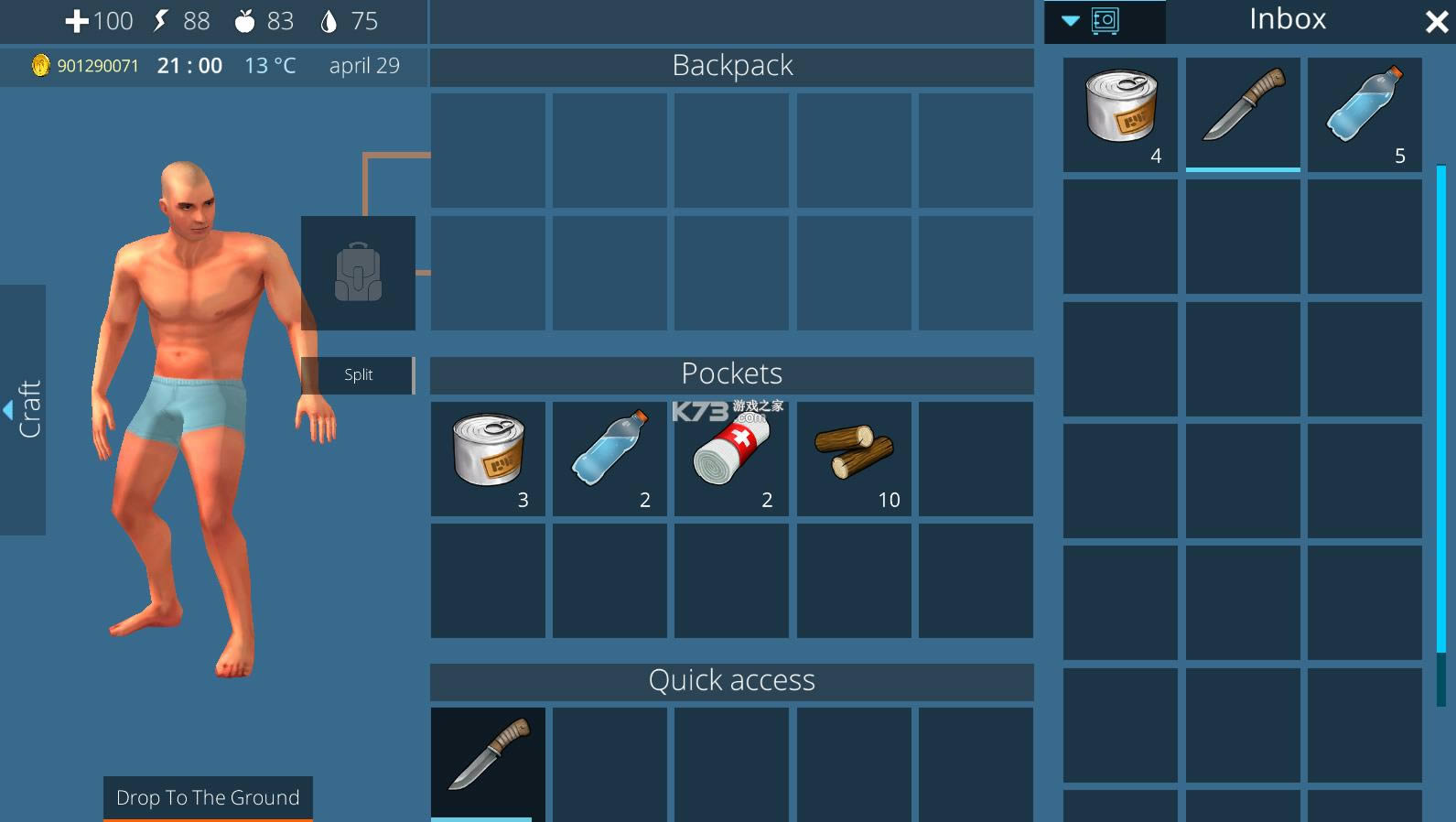Open the Craft side panel
Image resolution: width=1456 pixels, height=822 pixels.
(22, 409)
